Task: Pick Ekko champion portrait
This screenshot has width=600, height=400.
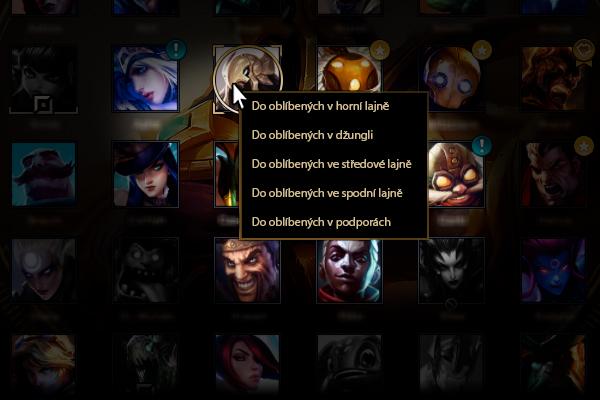Action: point(349,270)
